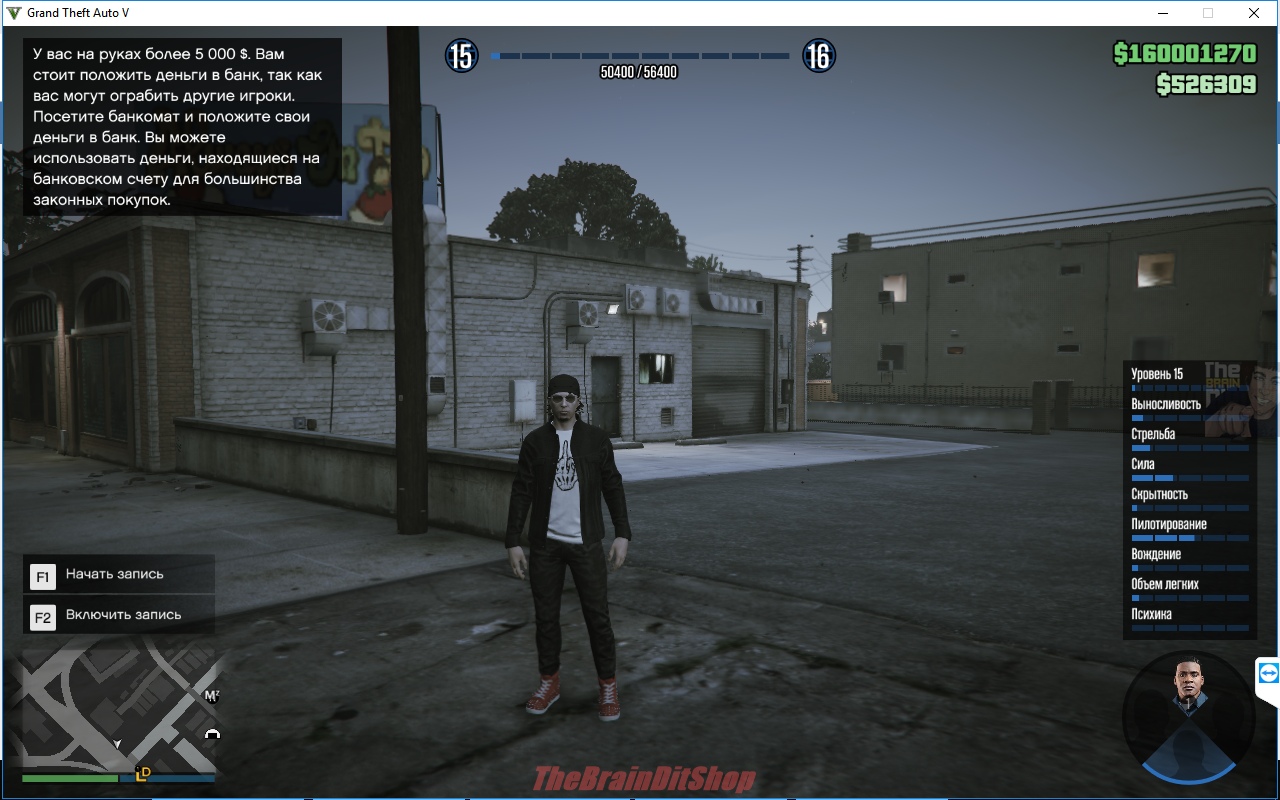Open the TeamViewer side panel tab

click(x=1268, y=674)
